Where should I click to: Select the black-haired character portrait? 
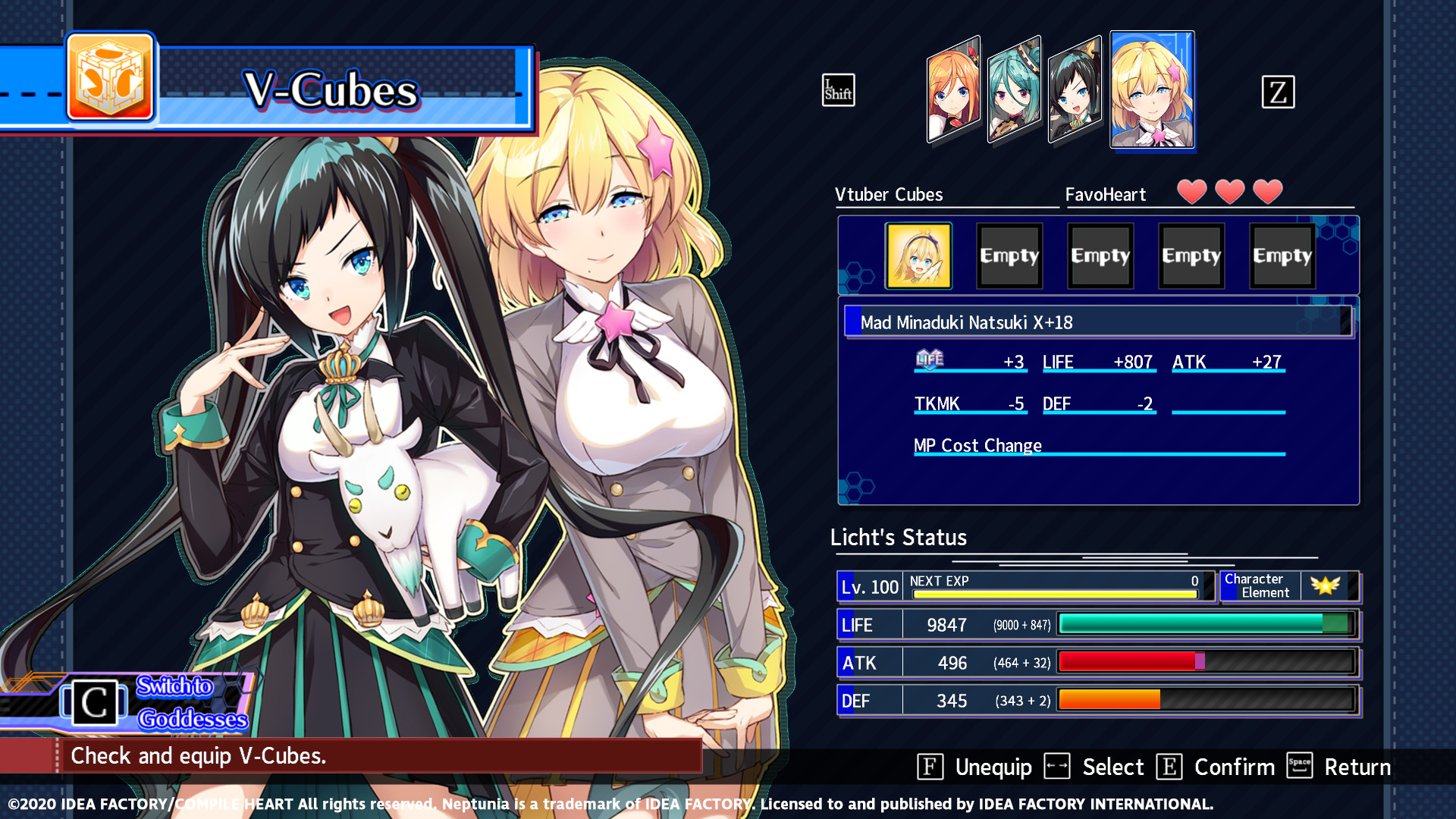1075,91
